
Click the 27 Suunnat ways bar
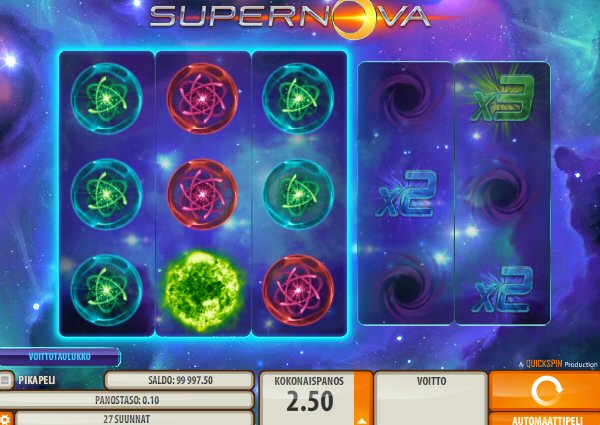pos(134,418)
